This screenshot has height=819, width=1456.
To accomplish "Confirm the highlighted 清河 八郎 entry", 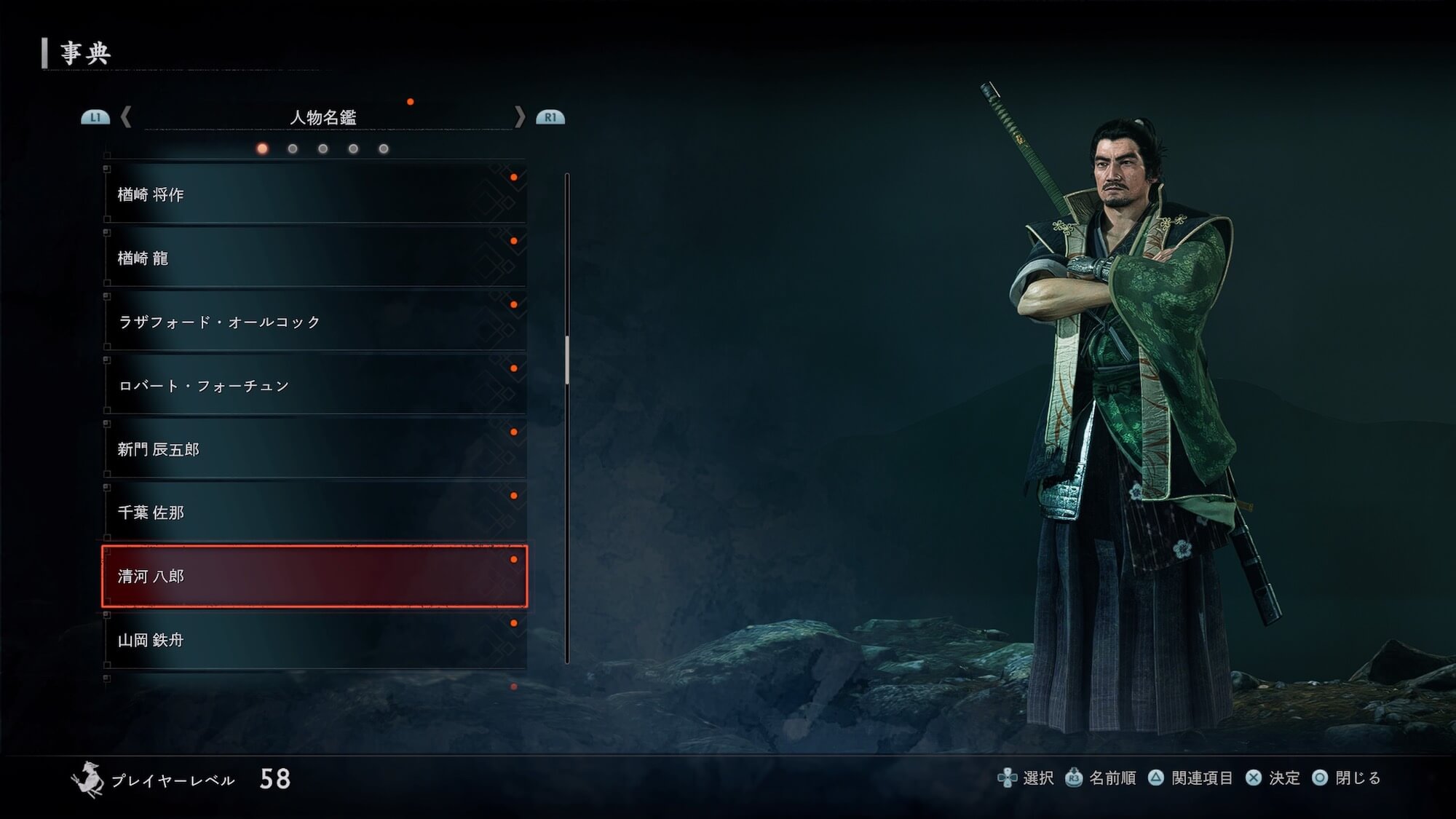I will pos(314,577).
